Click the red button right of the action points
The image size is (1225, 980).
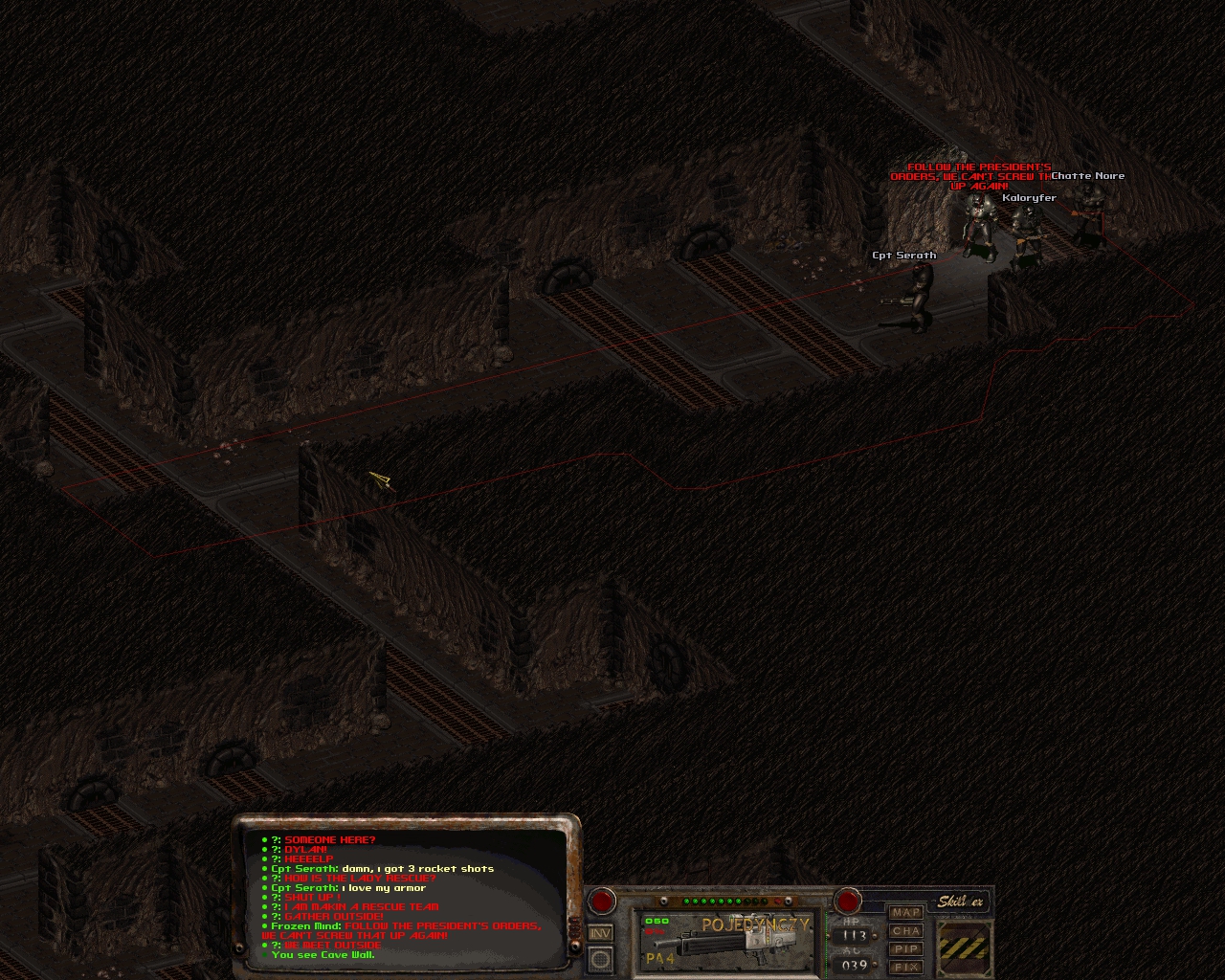point(848,901)
